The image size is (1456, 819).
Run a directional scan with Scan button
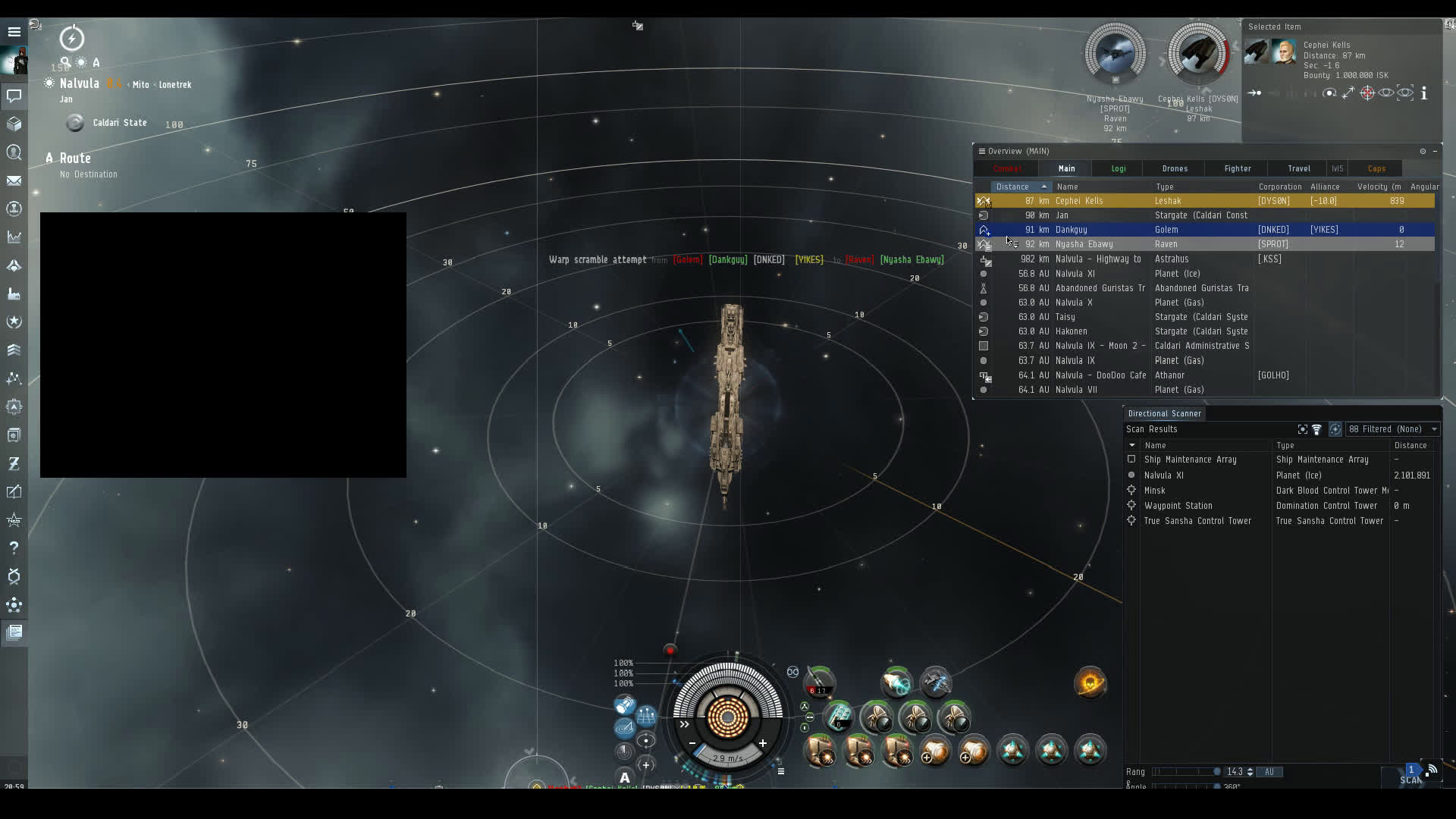pos(1410,779)
